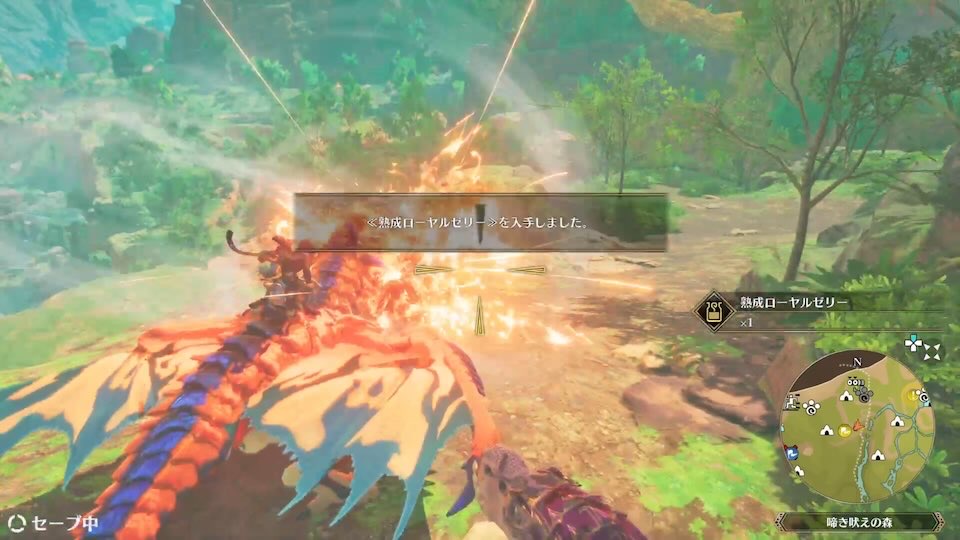Click the orange player arrow on minimap
The image size is (960, 540).
tap(860, 427)
